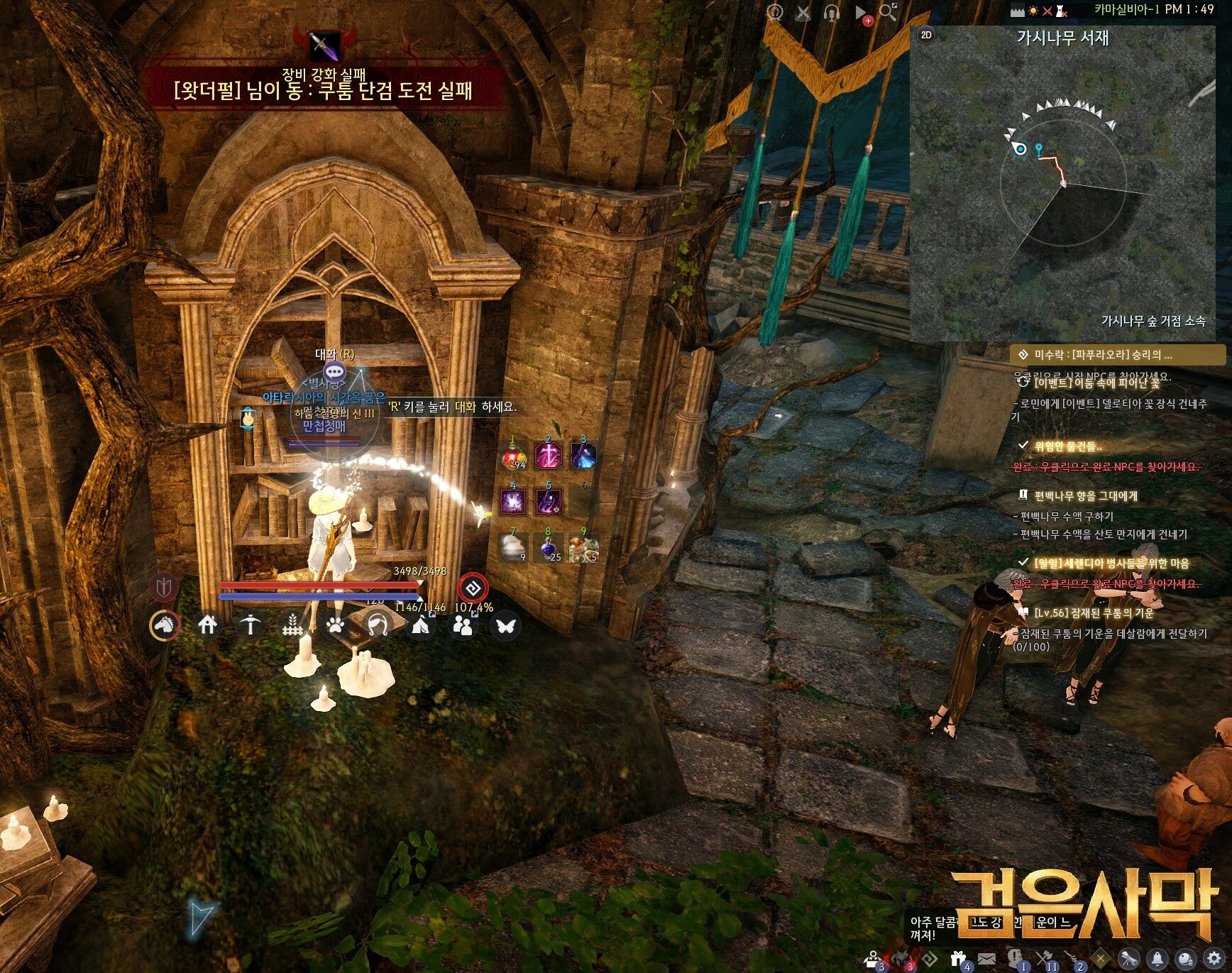Click the headset voice chat icon

(831, 12)
